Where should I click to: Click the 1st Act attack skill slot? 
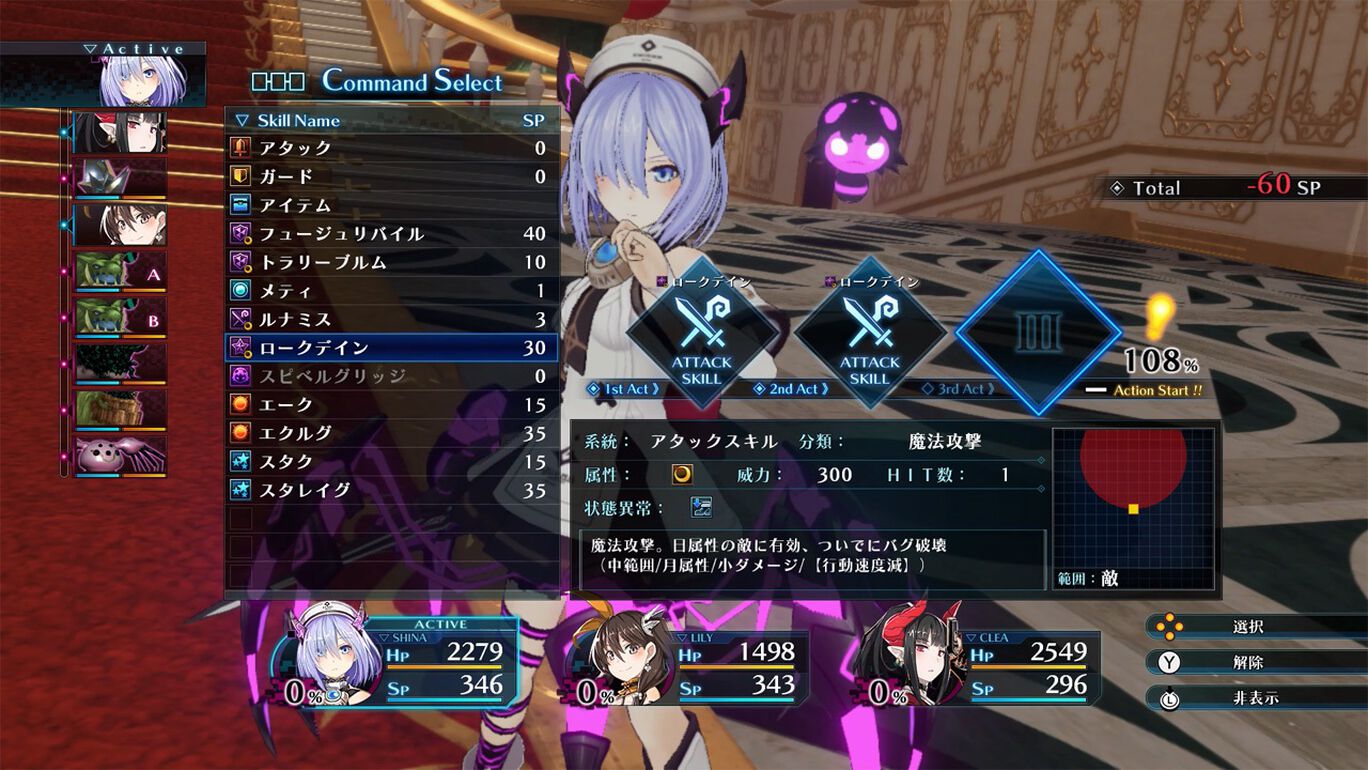(x=701, y=332)
